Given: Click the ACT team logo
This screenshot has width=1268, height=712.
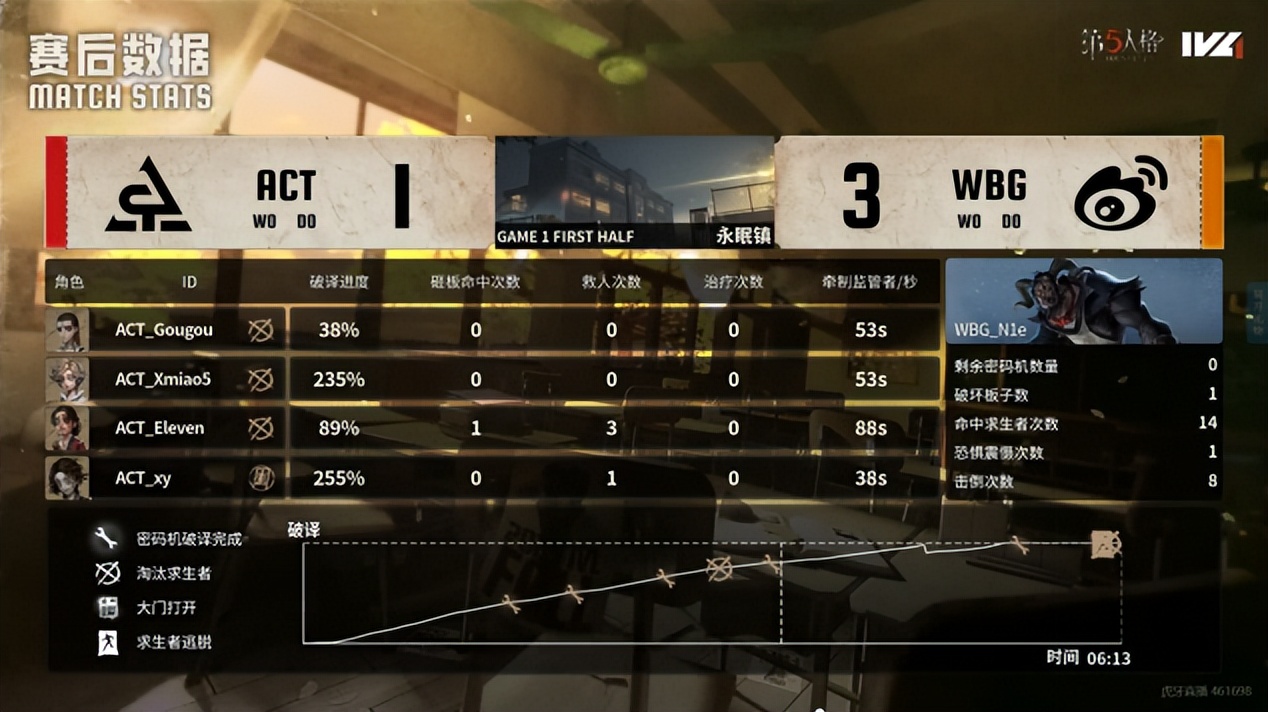Looking at the screenshot, I should pos(148,194).
